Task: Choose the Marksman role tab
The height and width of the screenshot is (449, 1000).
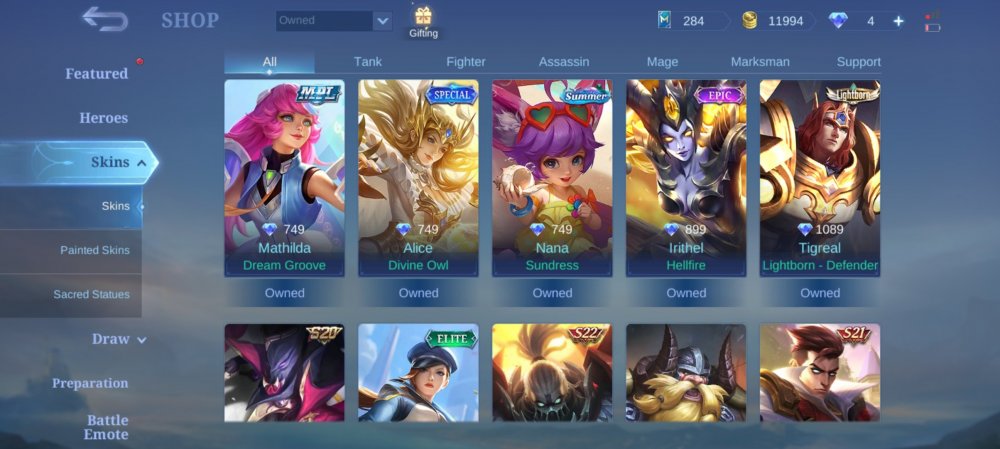Action: point(760,62)
